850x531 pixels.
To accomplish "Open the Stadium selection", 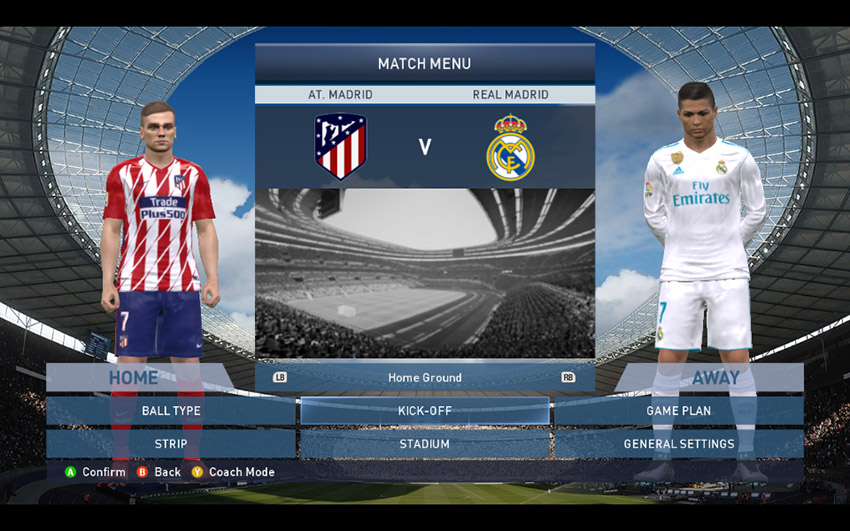I will coord(424,444).
